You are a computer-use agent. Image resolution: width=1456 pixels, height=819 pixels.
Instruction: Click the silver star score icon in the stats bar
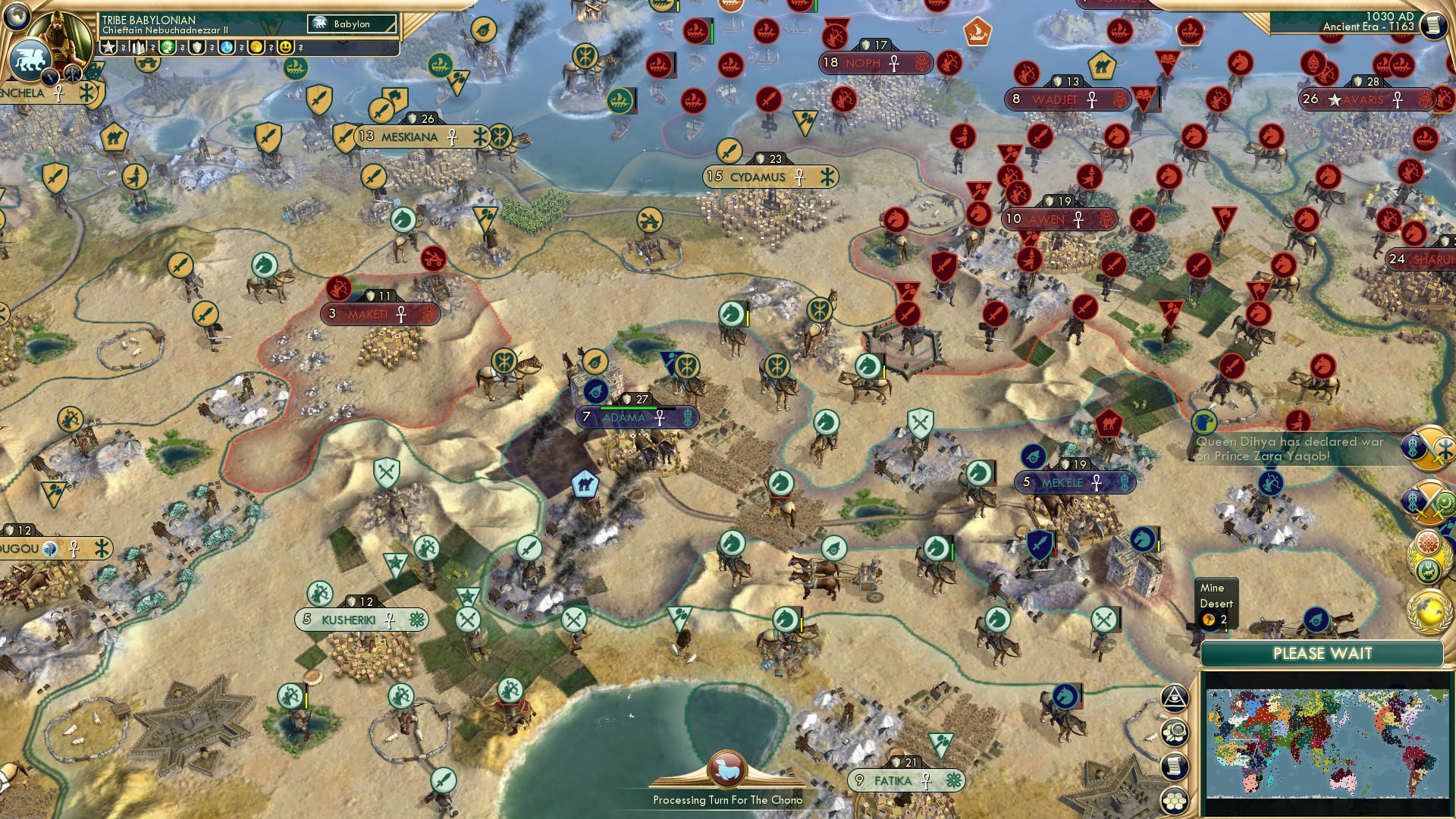click(x=108, y=48)
